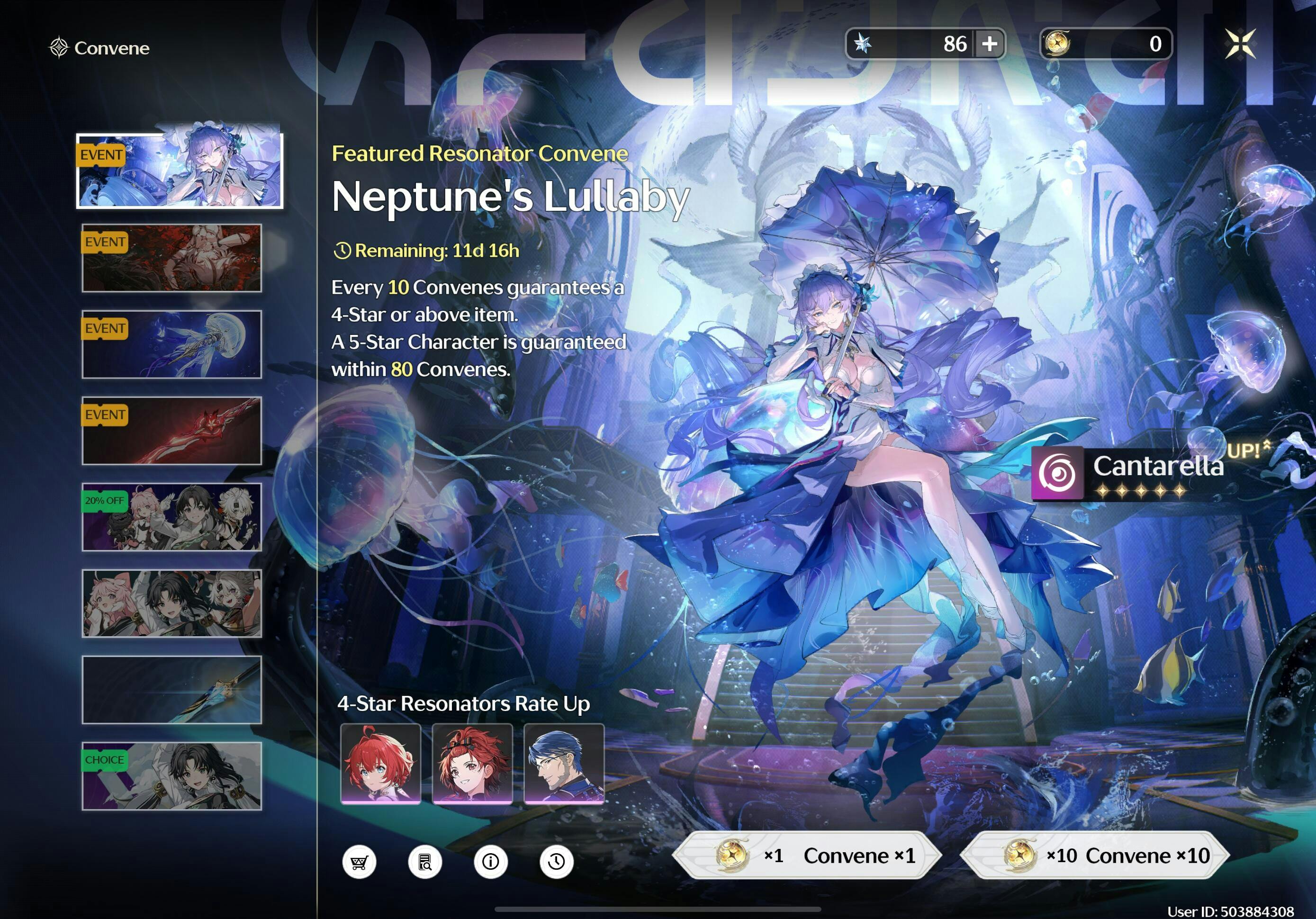Switch to the red-themed event resonator banner
Viewport: 1316px width, 919px height.
[x=172, y=258]
